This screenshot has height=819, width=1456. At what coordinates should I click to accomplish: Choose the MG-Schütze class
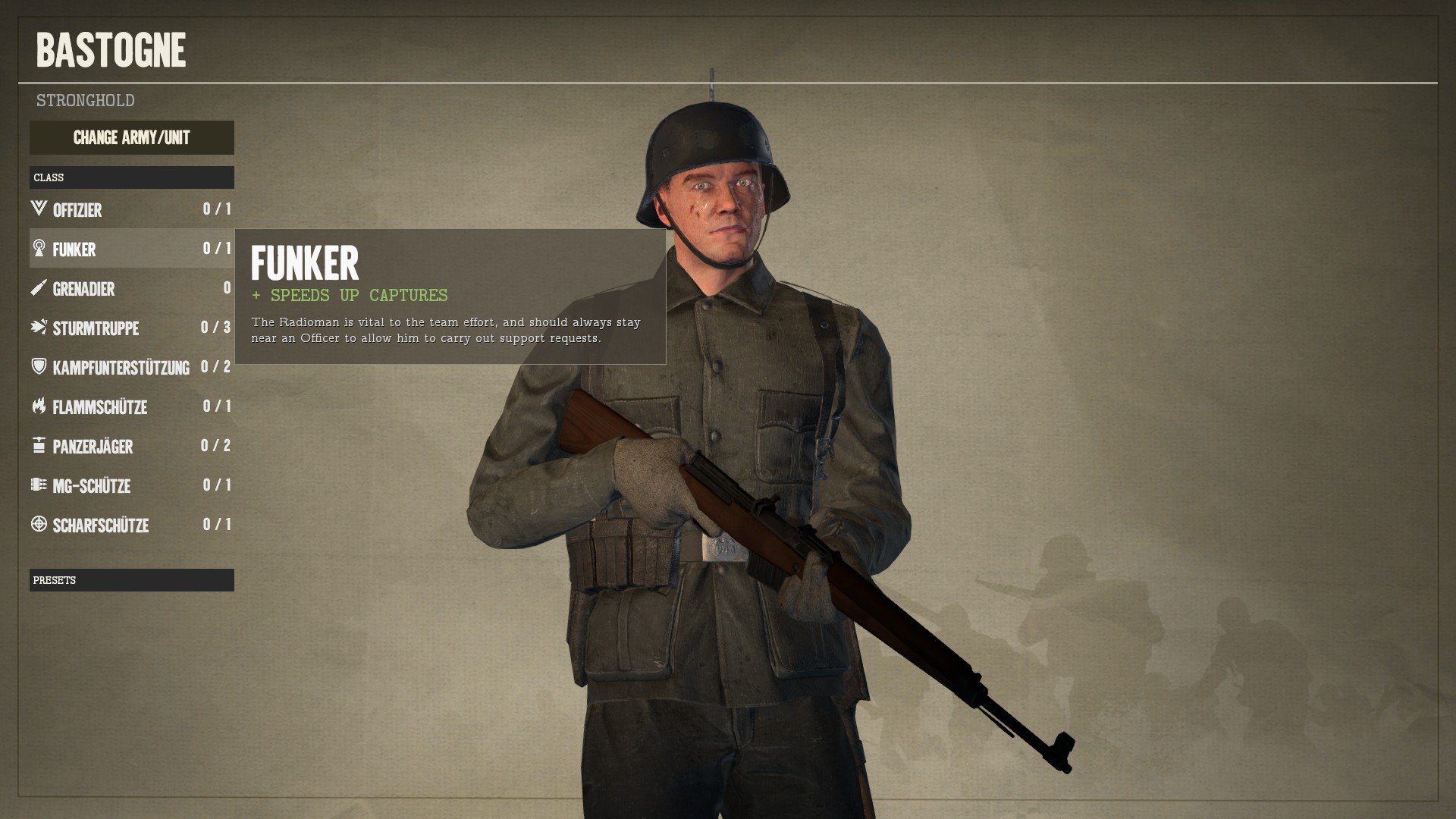[131, 485]
